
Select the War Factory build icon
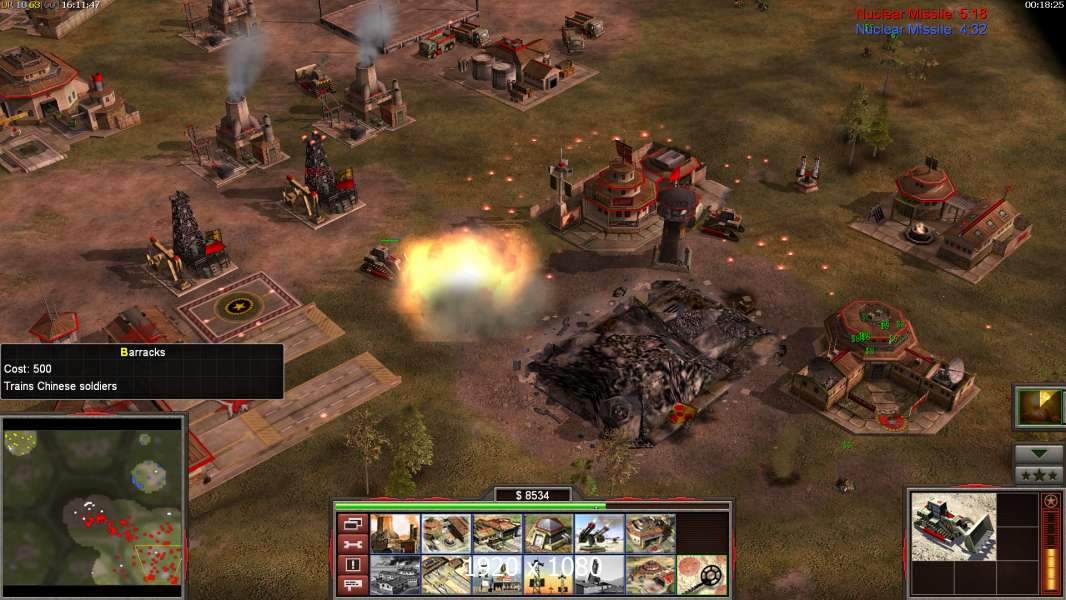pos(650,534)
